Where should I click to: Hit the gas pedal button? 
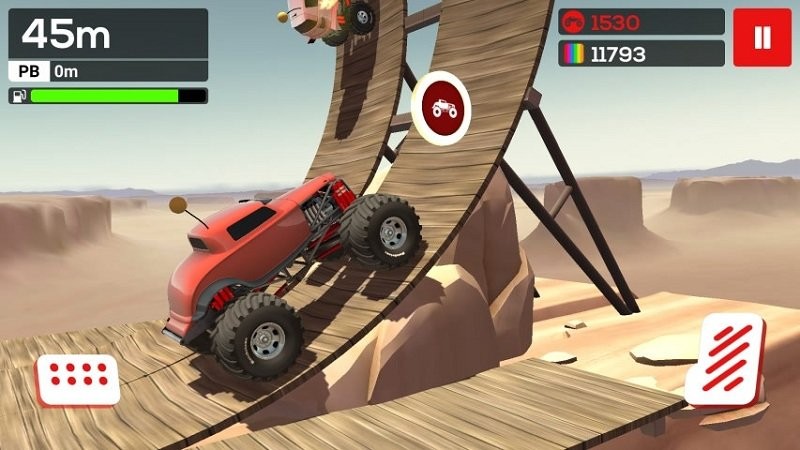pos(730,358)
